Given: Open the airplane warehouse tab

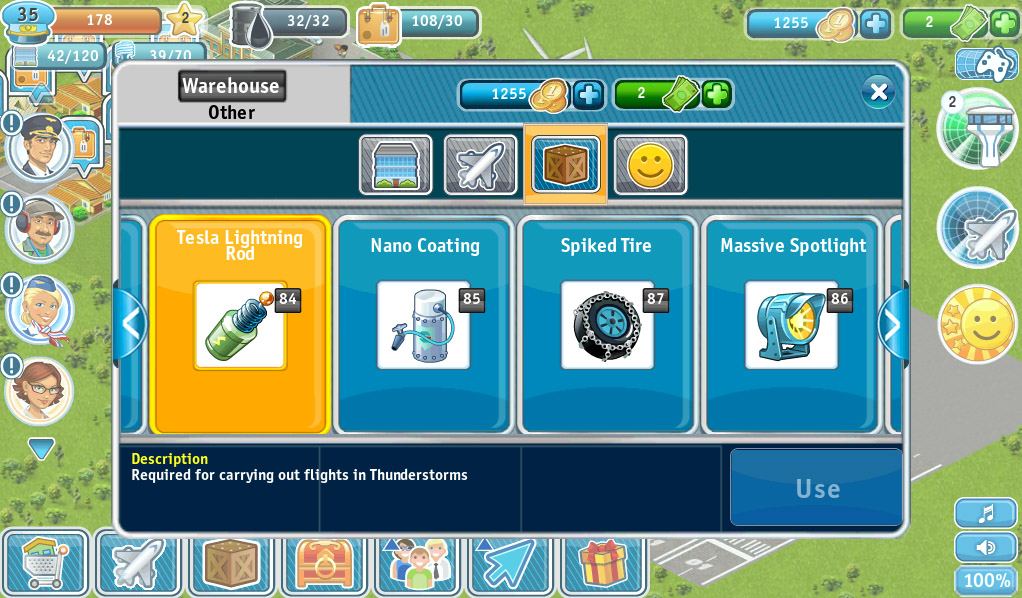Looking at the screenshot, I should pyautogui.click(x=481, y=165).
